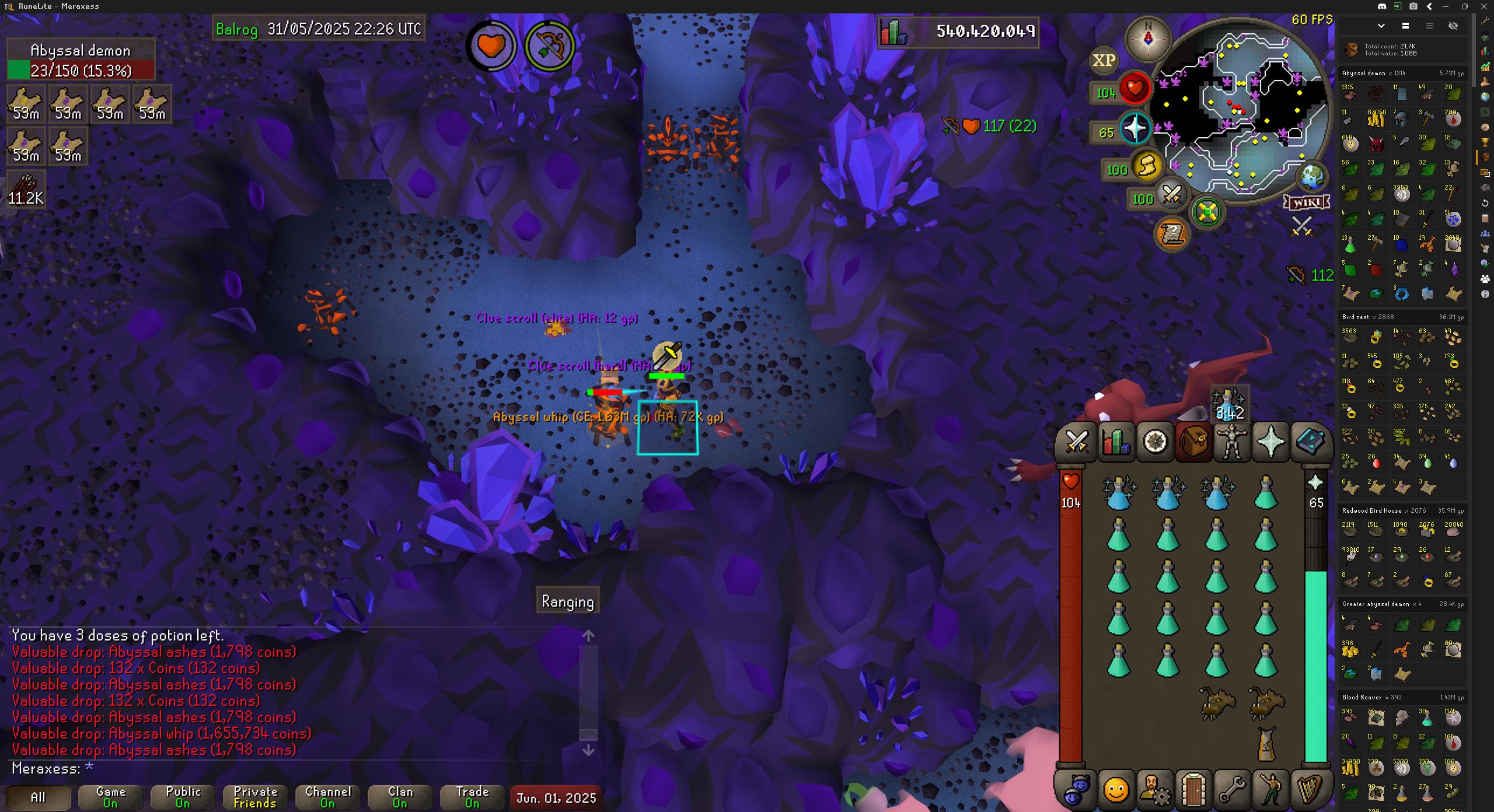The width and height of the screenshot is (1494, 812).
Task: Use the special attack orb
Action: [1171, 195]
